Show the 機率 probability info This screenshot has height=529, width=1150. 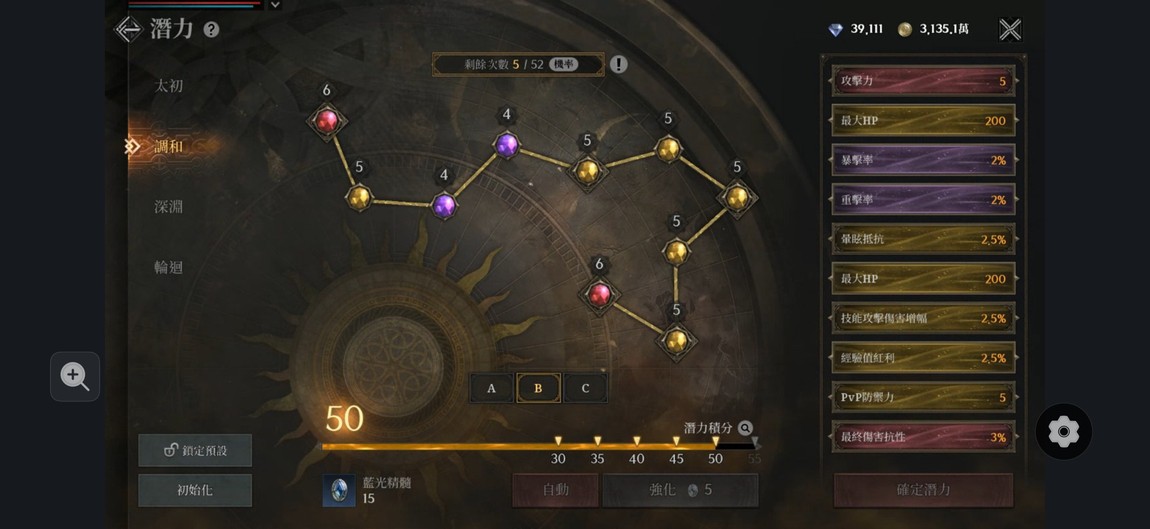click(565, 64)
